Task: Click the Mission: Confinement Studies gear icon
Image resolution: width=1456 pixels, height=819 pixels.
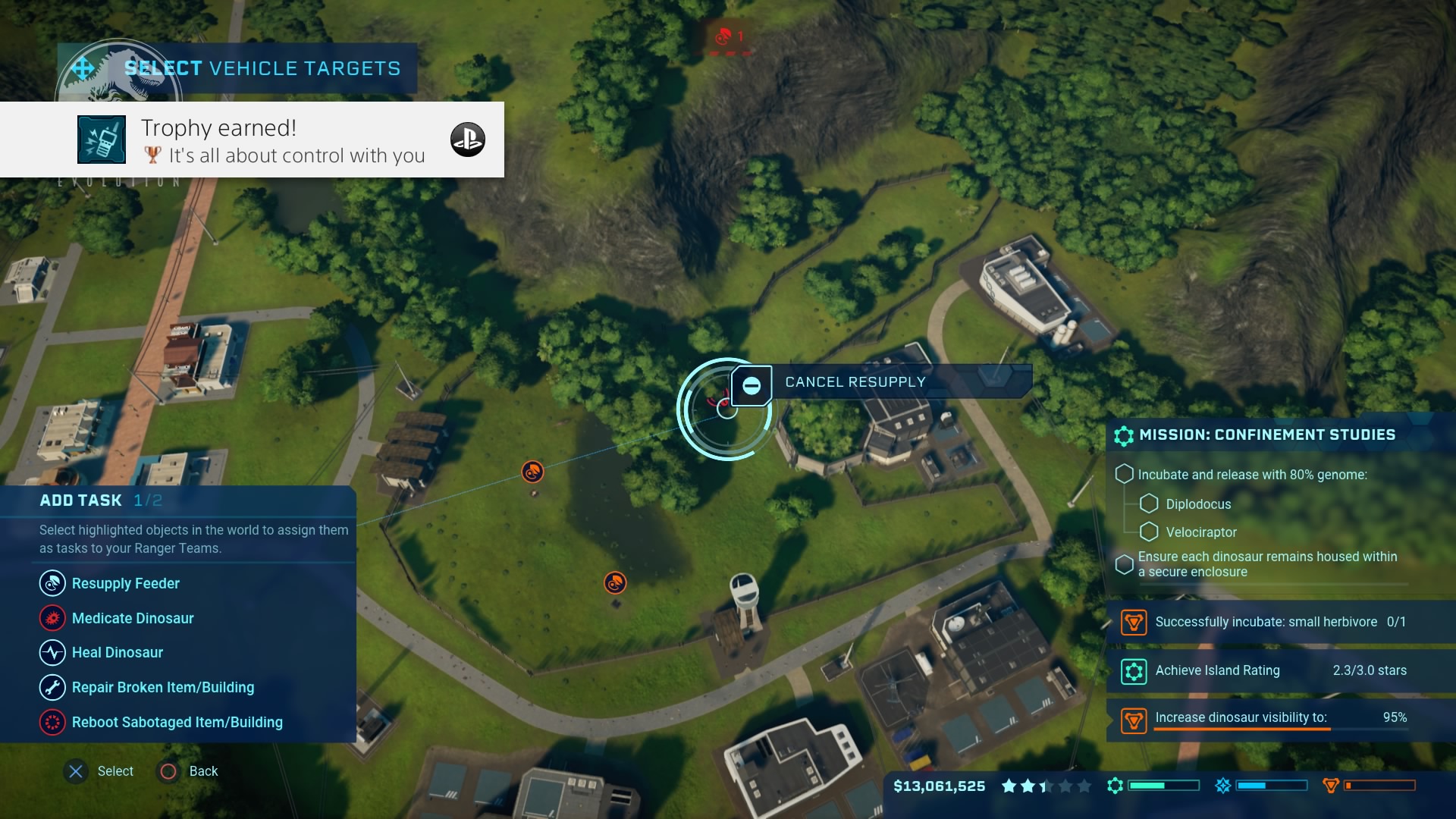Action: tap(1123, 435)
